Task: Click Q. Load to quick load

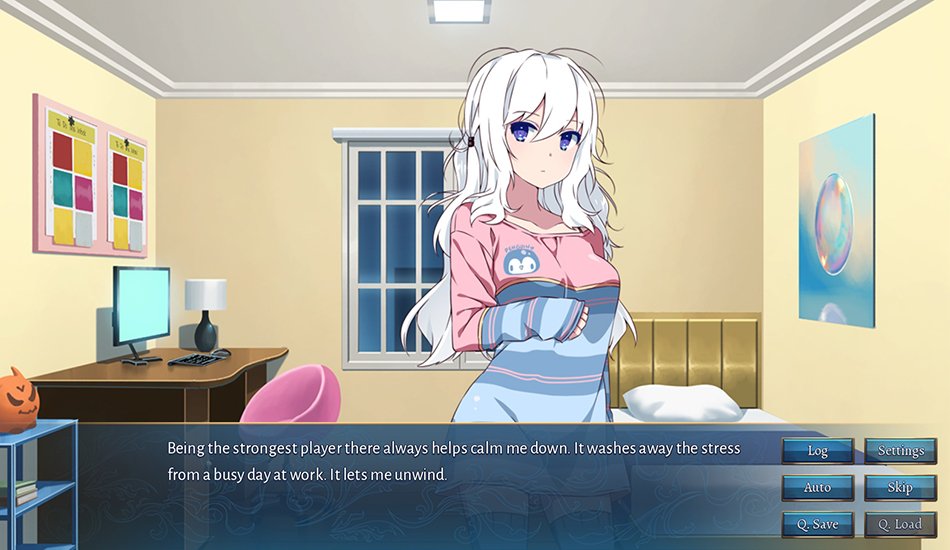Action: (x=900, y=524)
